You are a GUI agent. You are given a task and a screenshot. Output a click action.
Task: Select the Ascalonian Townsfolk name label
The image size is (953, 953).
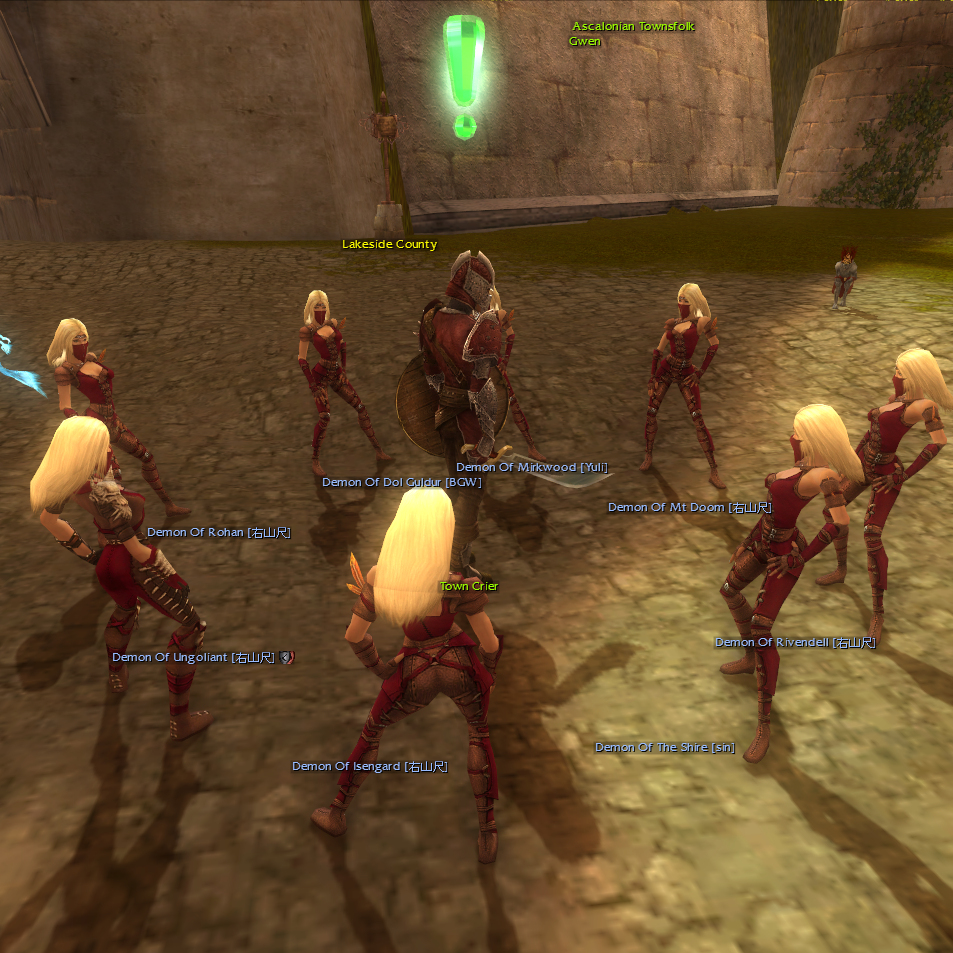[633, 26]
